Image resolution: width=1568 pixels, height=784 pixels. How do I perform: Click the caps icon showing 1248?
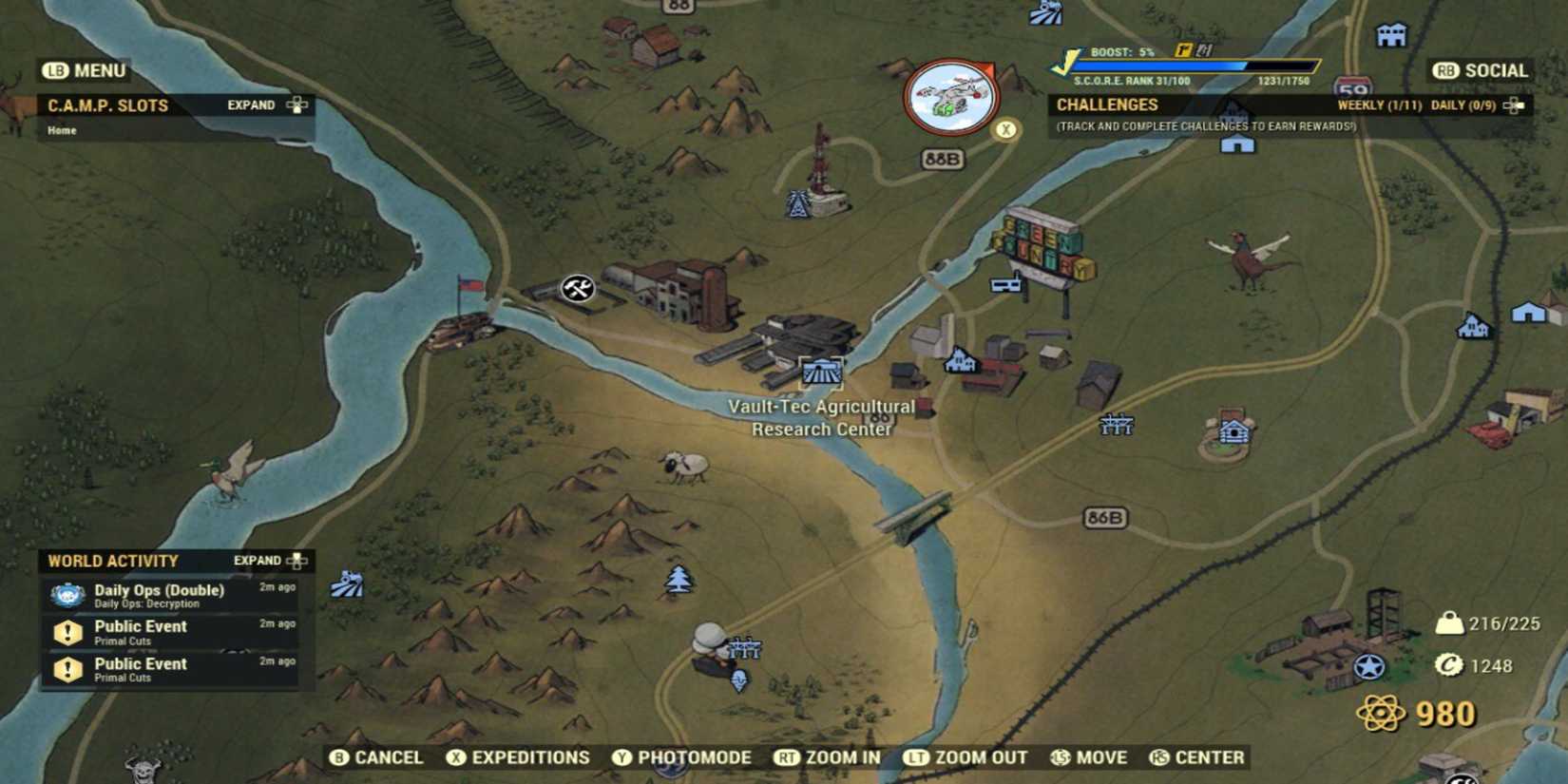(x=1448, y=665)
